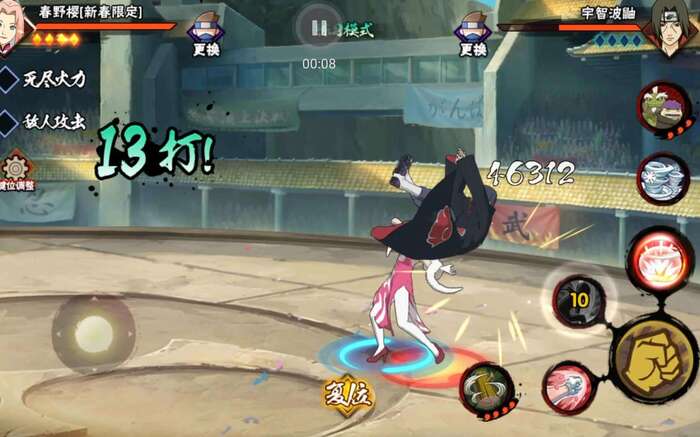Tap the virtual joystick knob
Viewport: 700px width, 437px height.
[x=93, y=333]
